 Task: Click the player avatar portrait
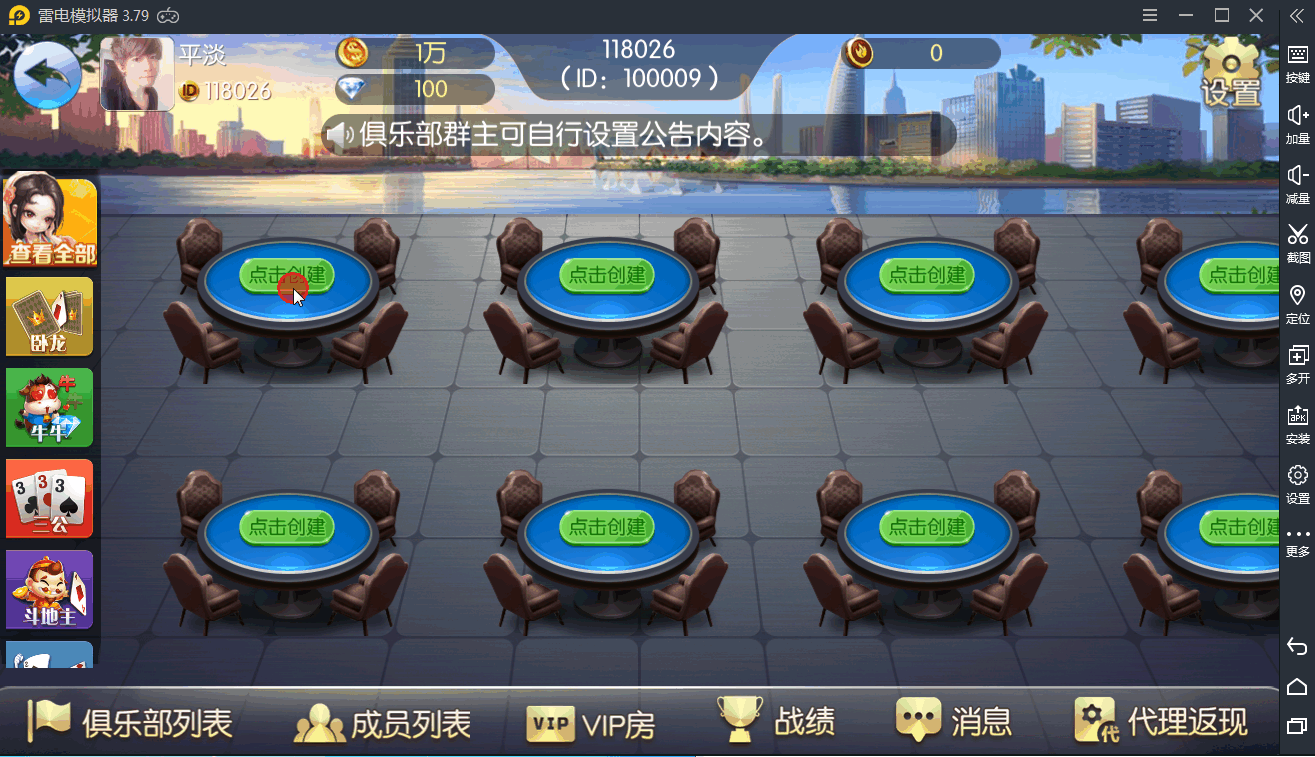click(137, 74)
